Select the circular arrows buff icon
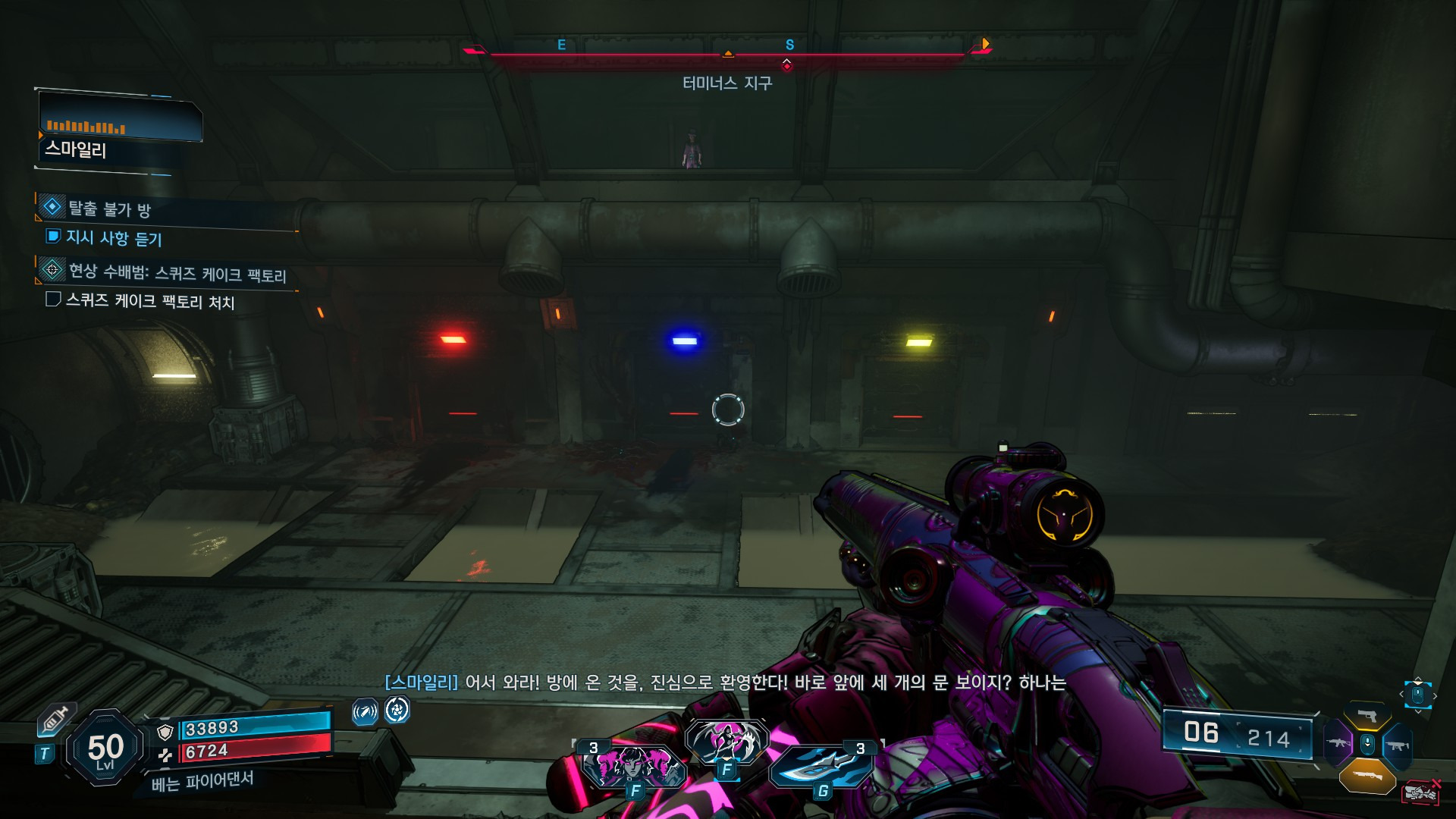 pyautogui.click(x=397, y=711)
